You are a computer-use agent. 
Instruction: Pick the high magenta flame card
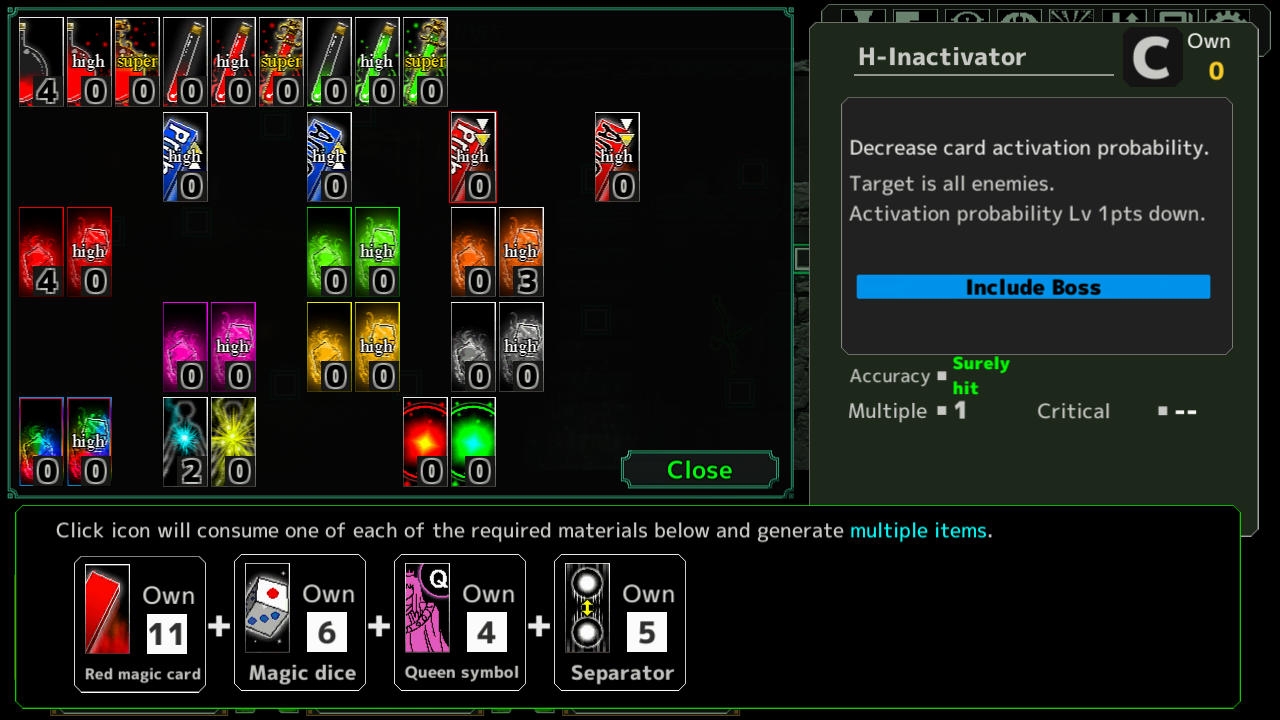click(233, 347)
